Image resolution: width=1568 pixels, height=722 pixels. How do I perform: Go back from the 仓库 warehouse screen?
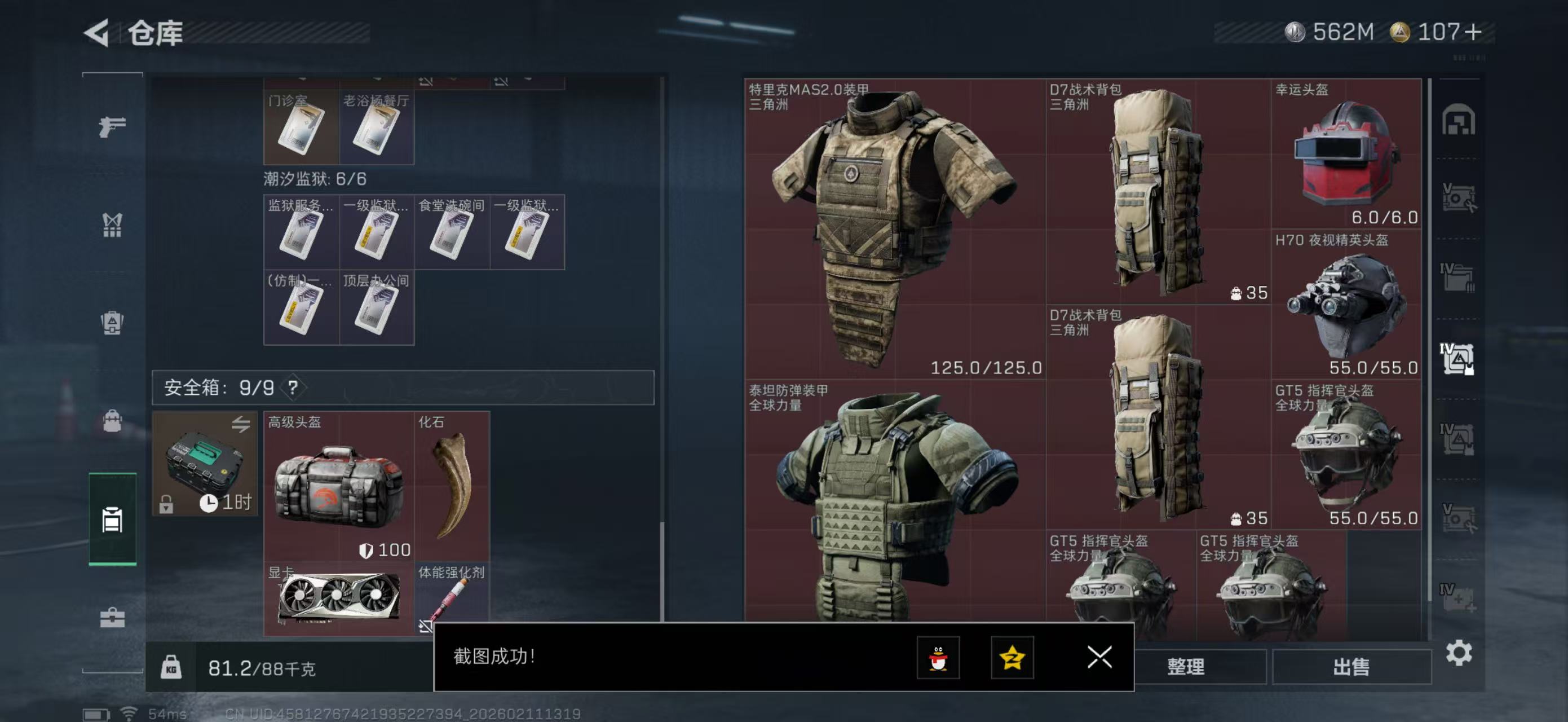97,32
